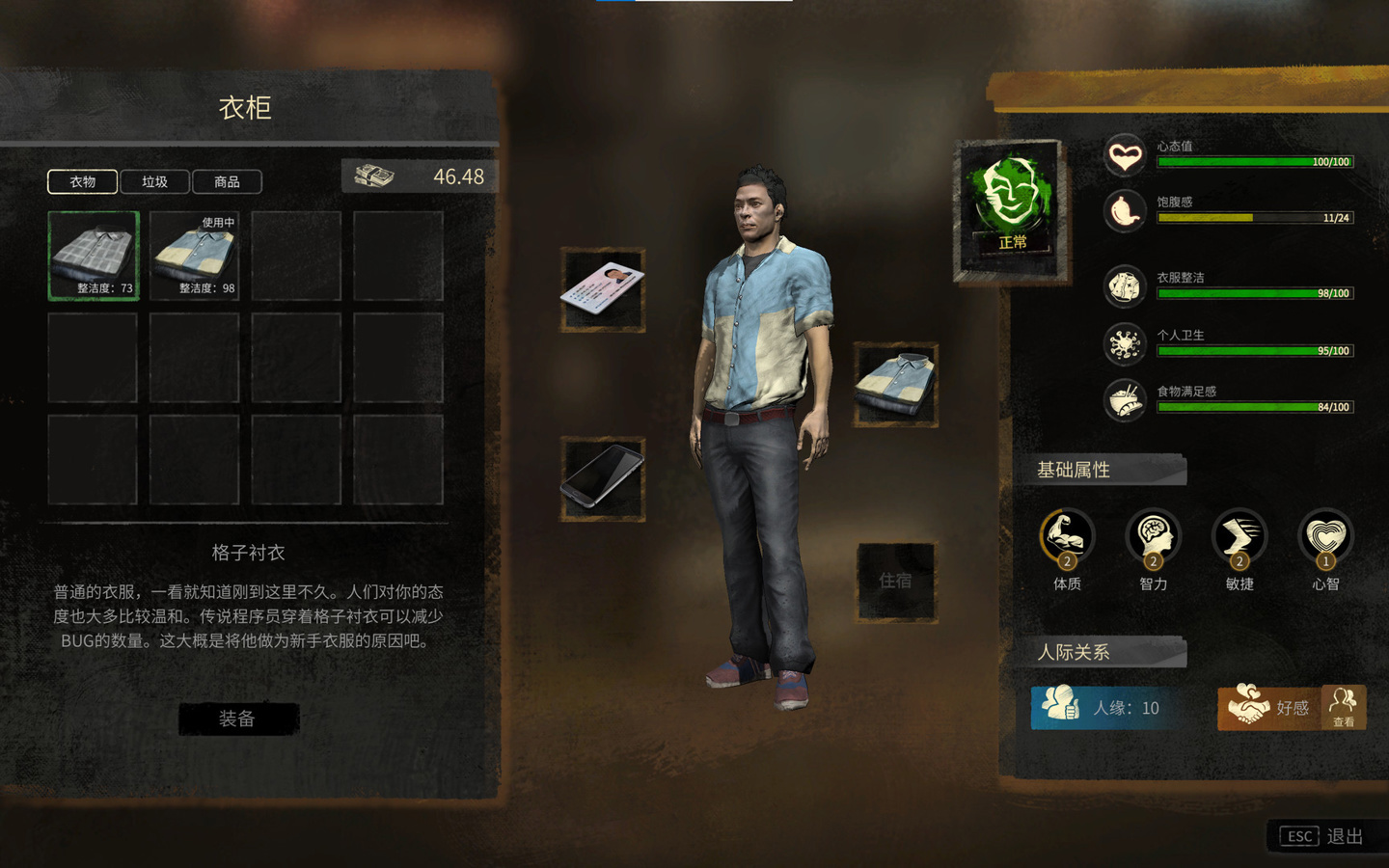Click the 敏捷 agility attribute icon
This screenshot has height=868, width=1389.
pos(1239,537)
